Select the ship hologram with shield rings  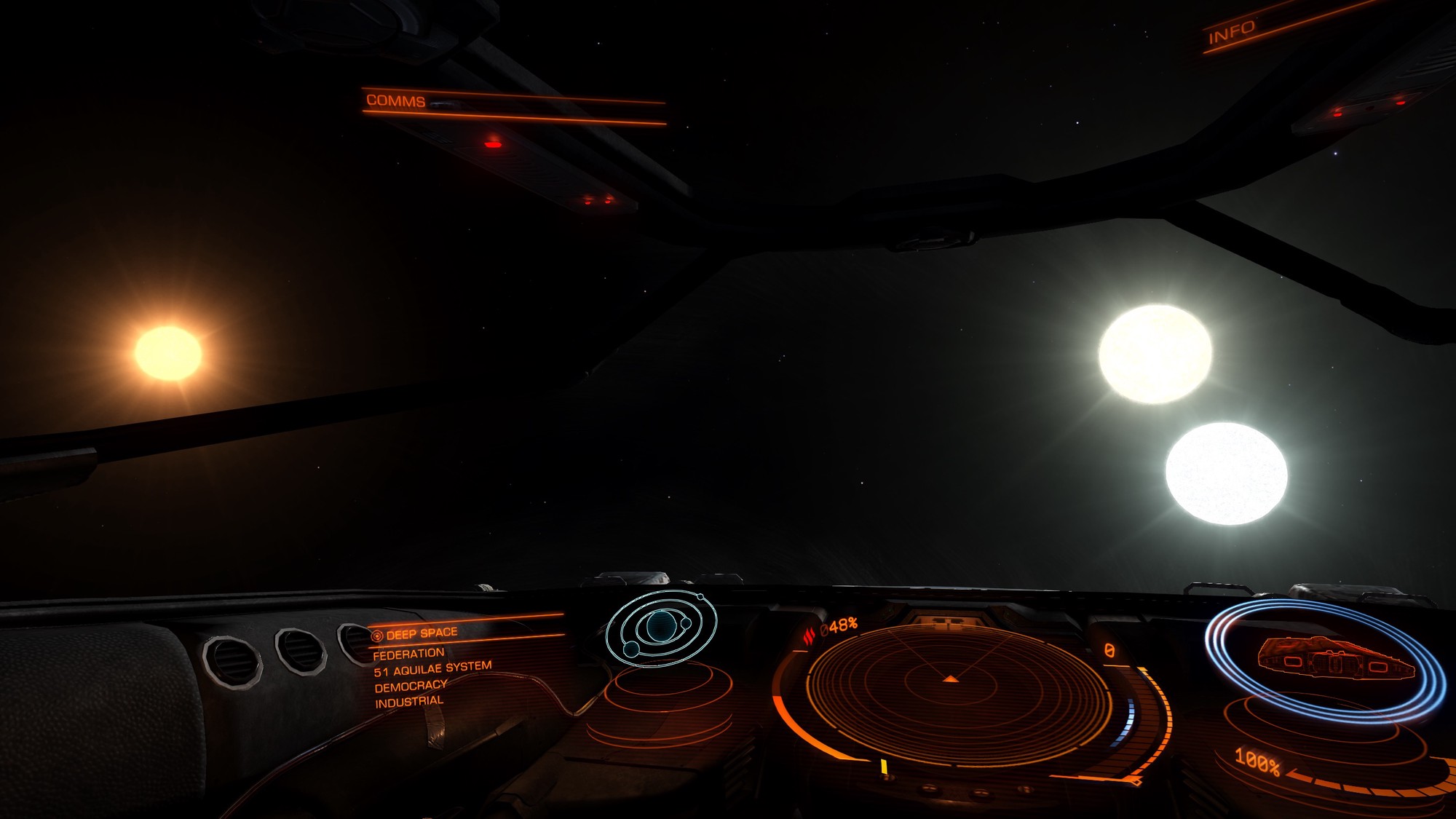coord(1326,658)
